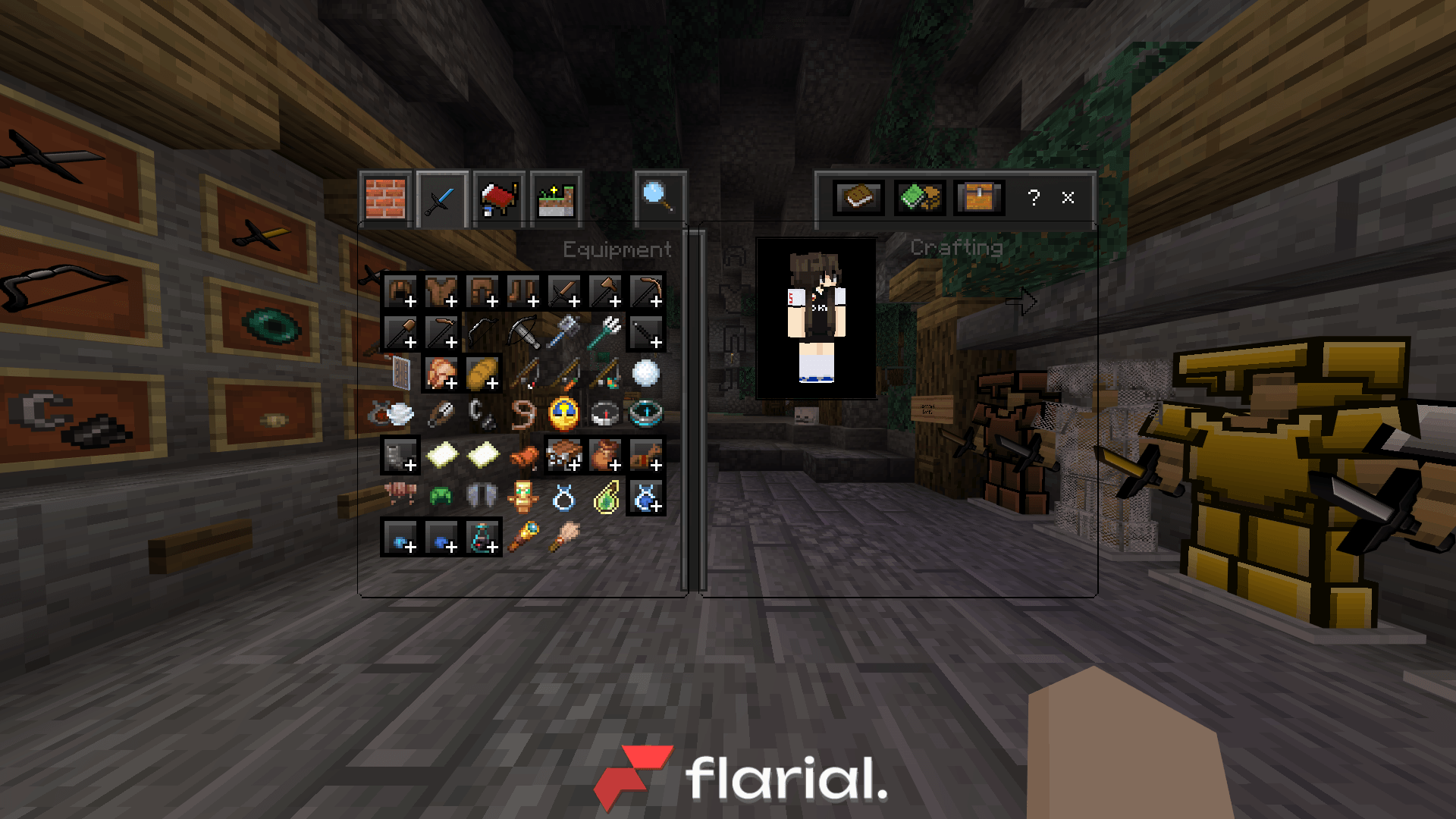The image size is (1456, 819).
Task: Click the question mark help button
Action: (1033, 199)
